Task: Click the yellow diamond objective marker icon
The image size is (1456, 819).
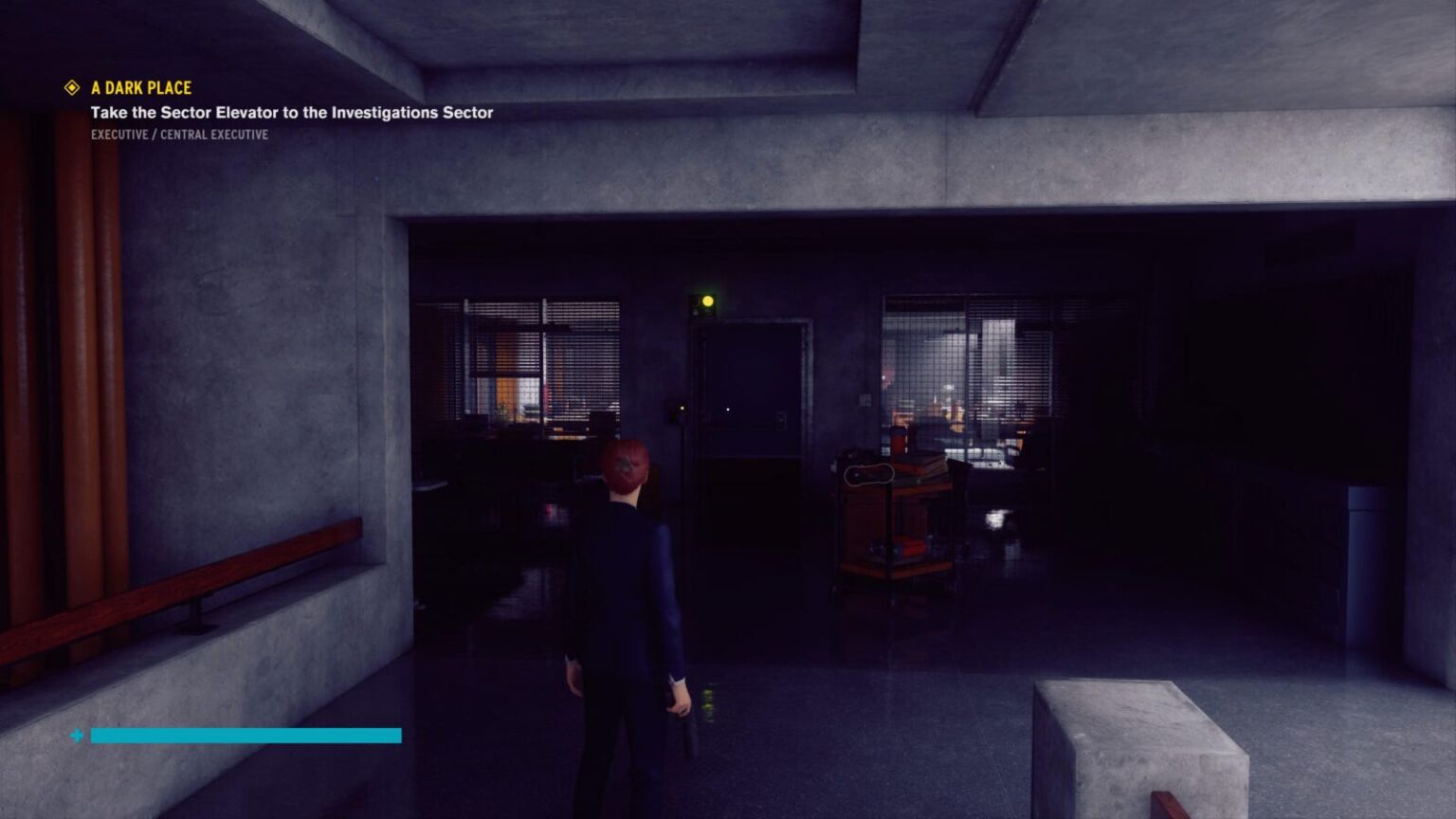Action: click(71, 87)
